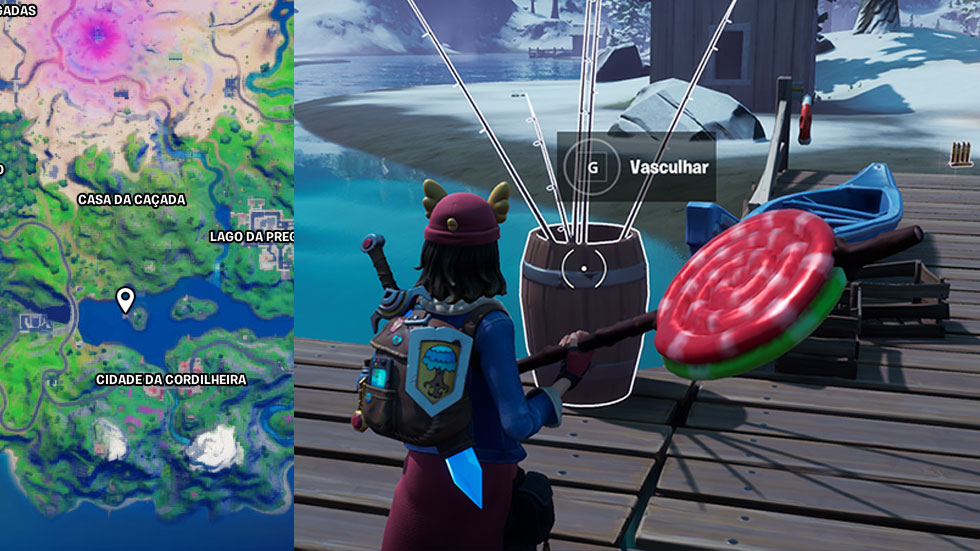Select the Casa da Caçada map label
This screenshot has height=551, width=980.
click(132, 200)
